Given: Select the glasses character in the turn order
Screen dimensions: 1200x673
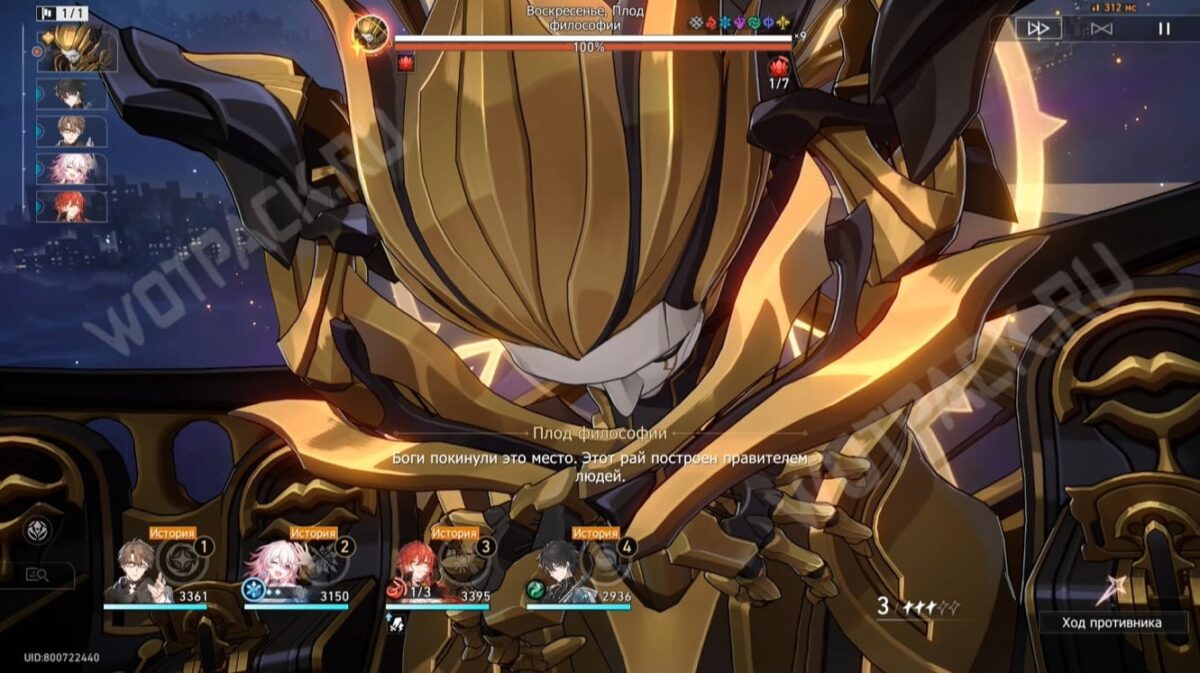Looking at the screenshot, I should pos(72,132).
